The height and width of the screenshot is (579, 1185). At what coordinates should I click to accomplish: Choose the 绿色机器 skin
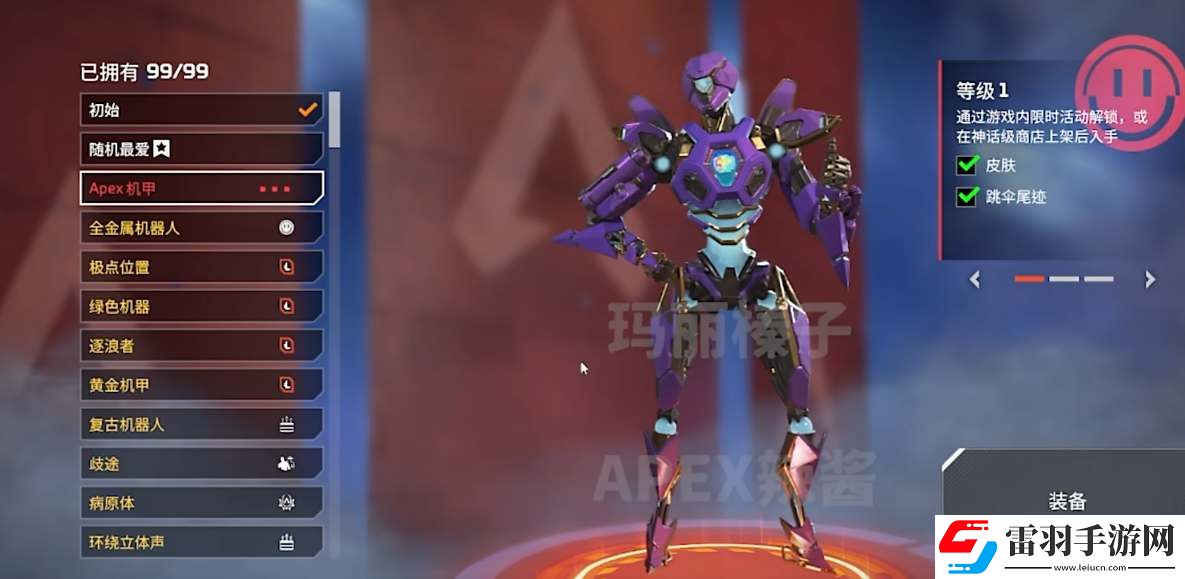(x=200, y=306)
